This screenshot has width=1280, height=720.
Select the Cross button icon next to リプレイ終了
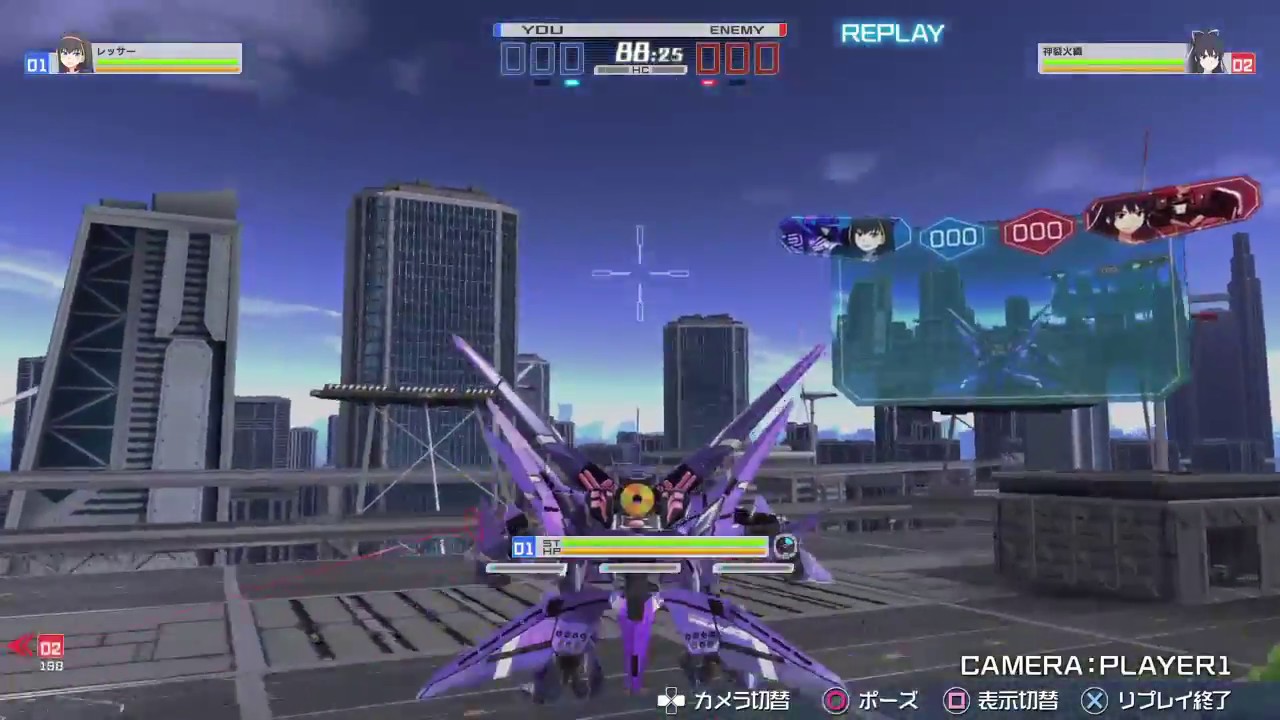pyautogui.click(x=1096, y=701)
